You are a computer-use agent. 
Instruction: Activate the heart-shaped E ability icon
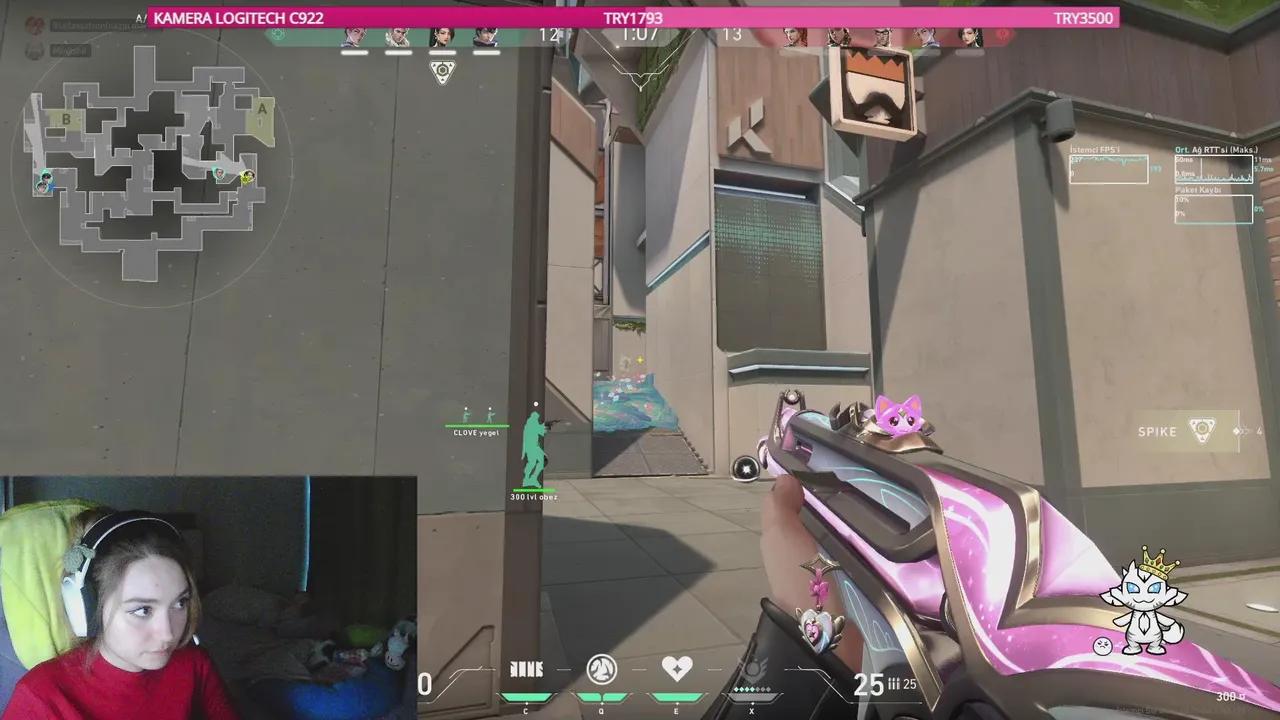click(677, 670)
